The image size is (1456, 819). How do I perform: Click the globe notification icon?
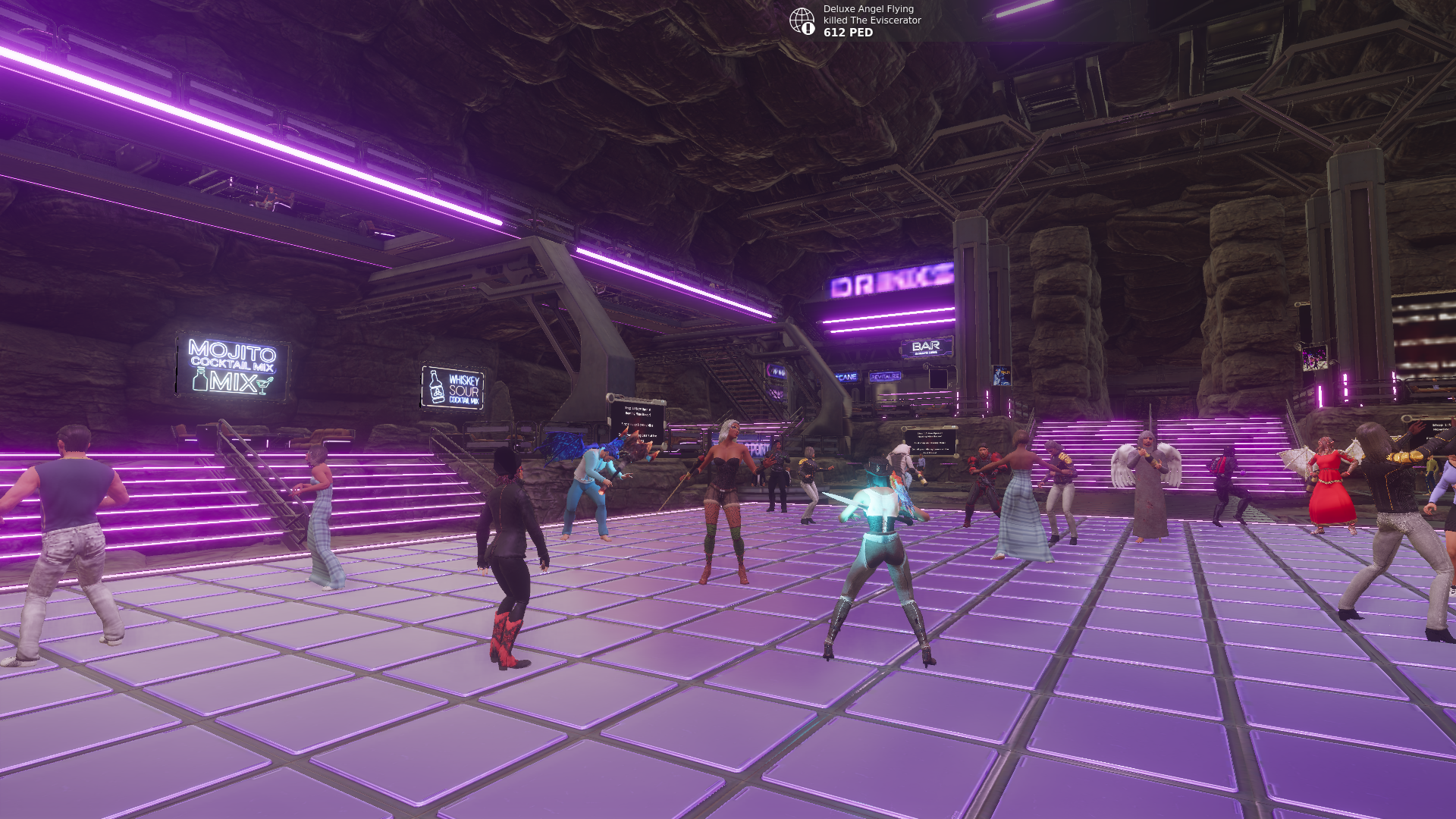(803, 20)
